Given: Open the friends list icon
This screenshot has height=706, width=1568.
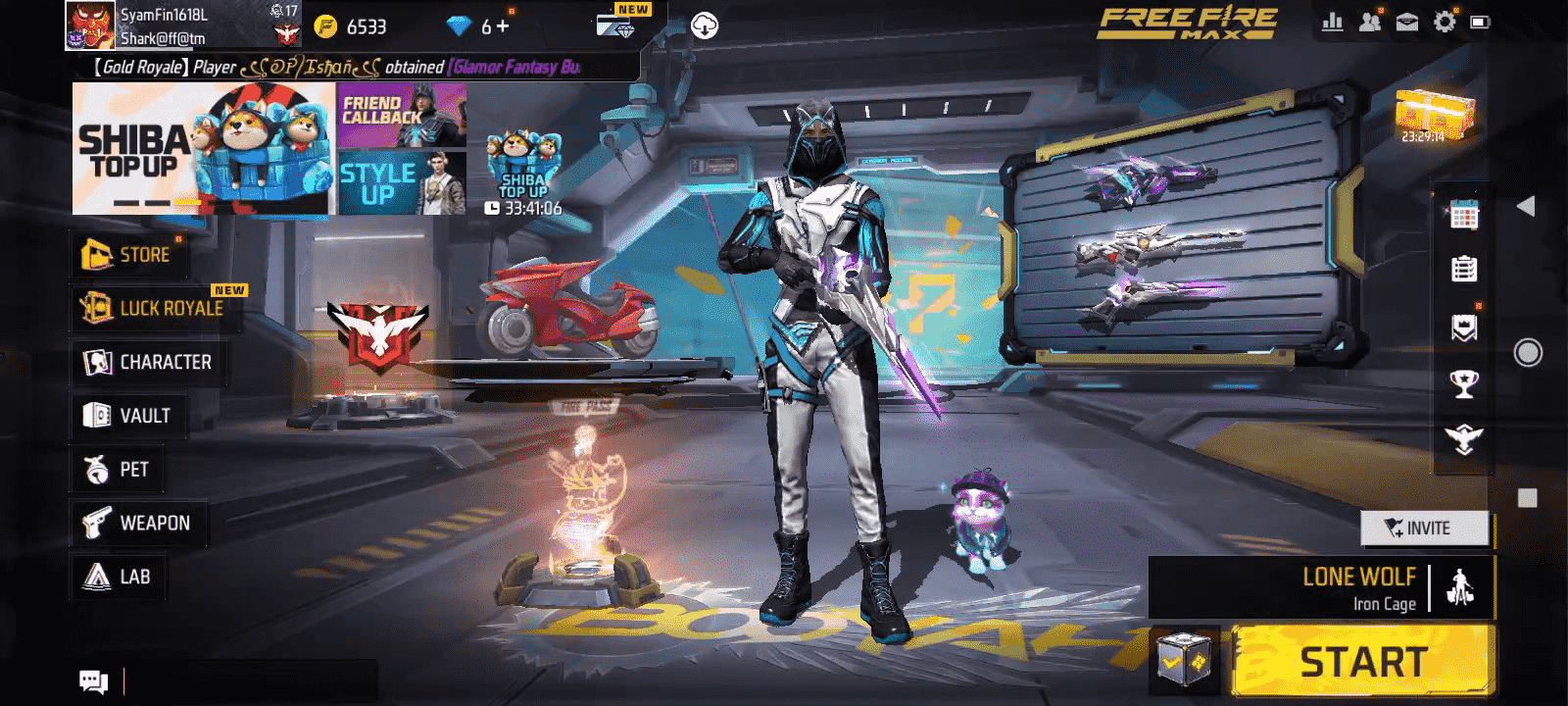Looking at the screenshot, I should 1370,22.
